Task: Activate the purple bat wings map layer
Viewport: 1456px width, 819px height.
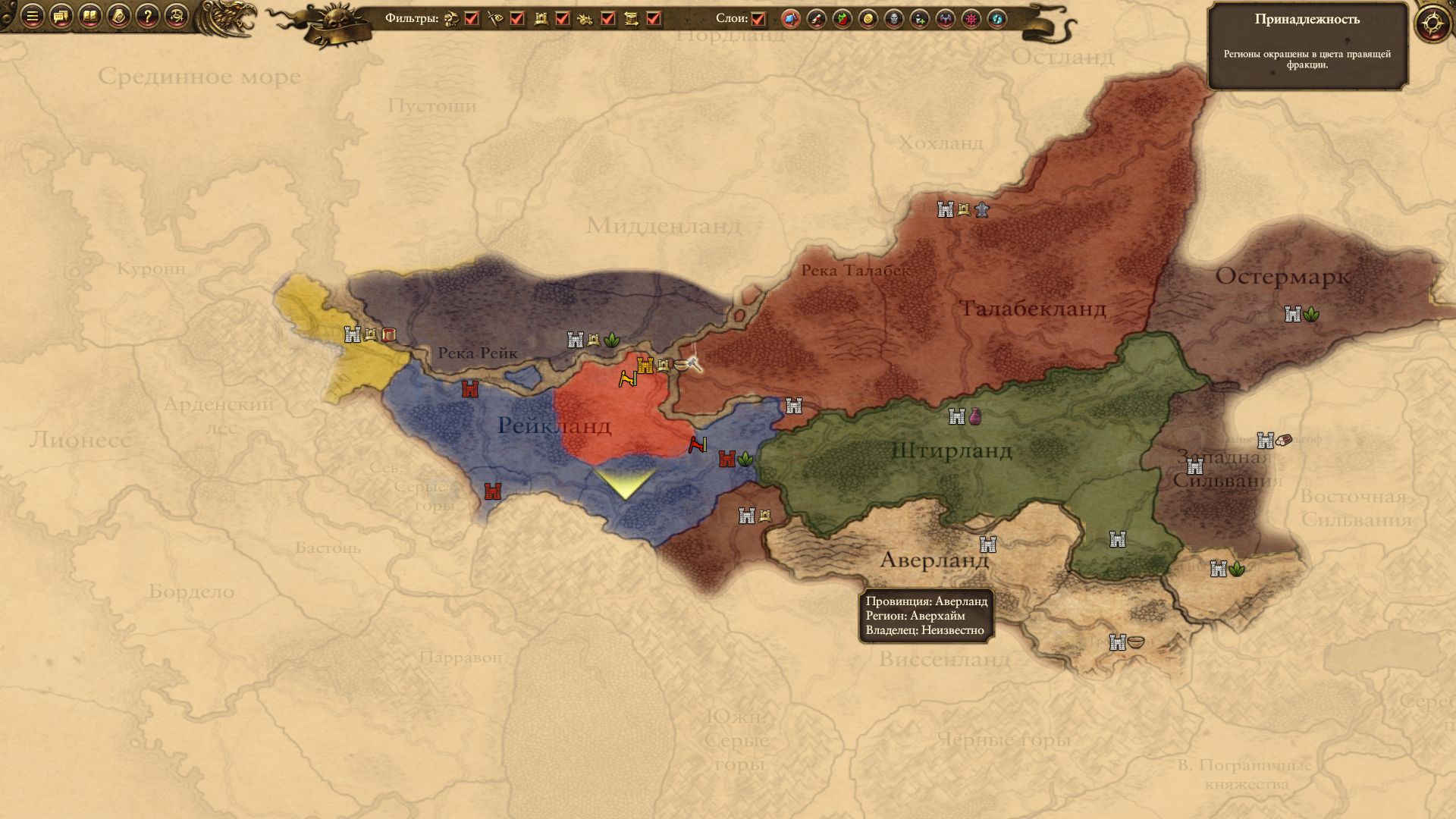Action: pyautogui.click(x=946, y=19)
